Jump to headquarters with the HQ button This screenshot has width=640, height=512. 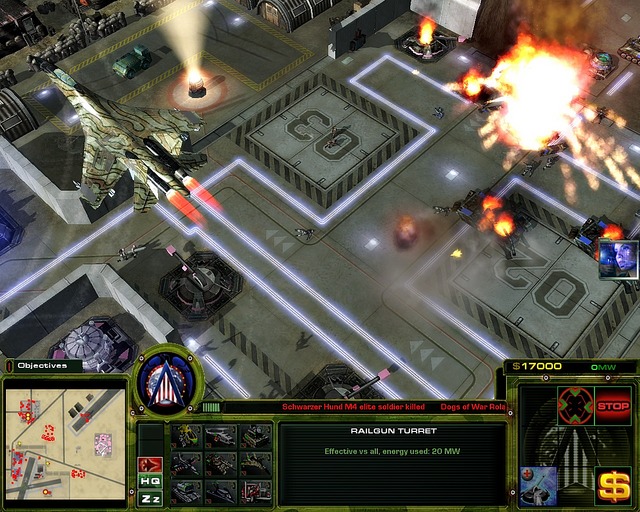(150, 481)
